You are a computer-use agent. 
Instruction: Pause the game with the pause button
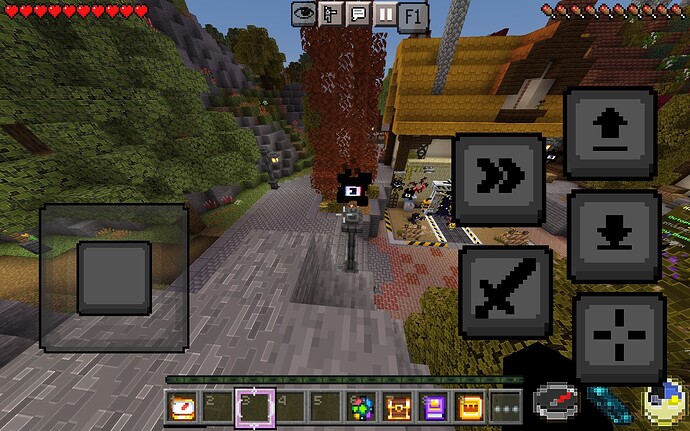(384, 14)
